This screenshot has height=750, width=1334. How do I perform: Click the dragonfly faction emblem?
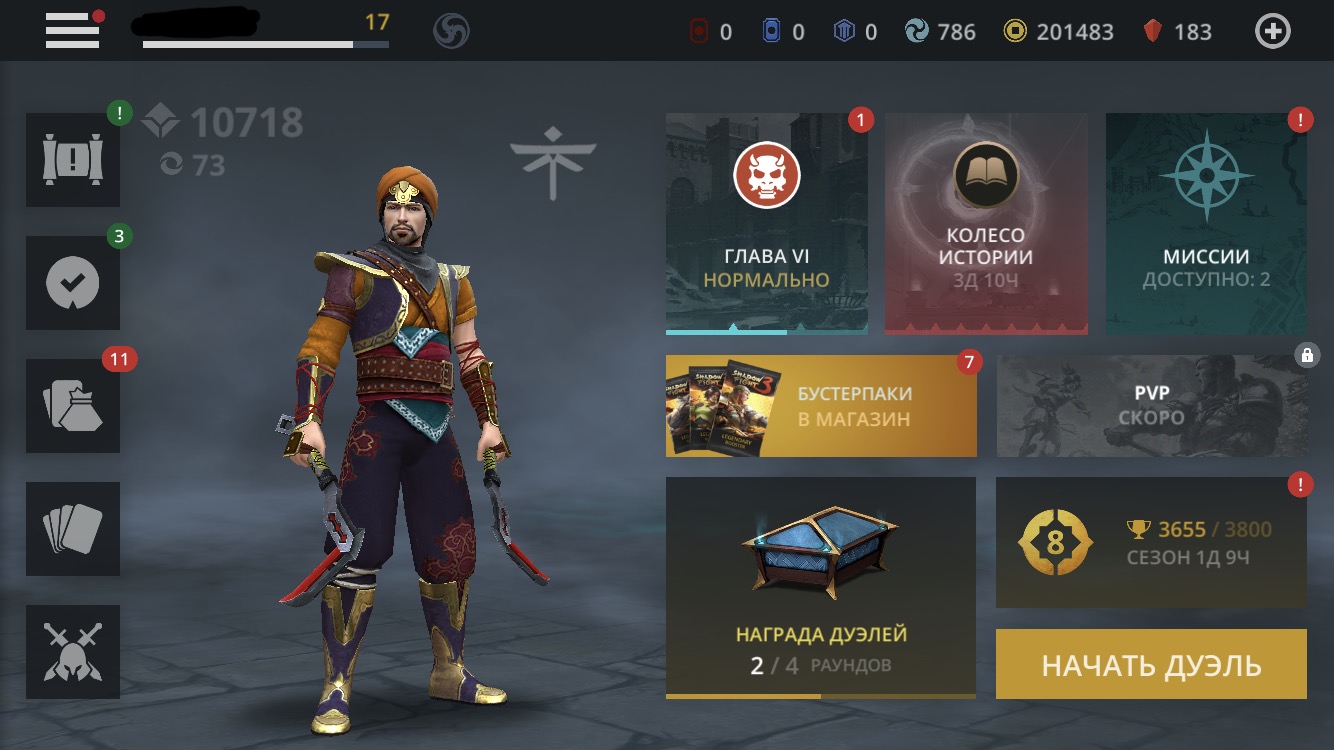(x=553, y=158)
